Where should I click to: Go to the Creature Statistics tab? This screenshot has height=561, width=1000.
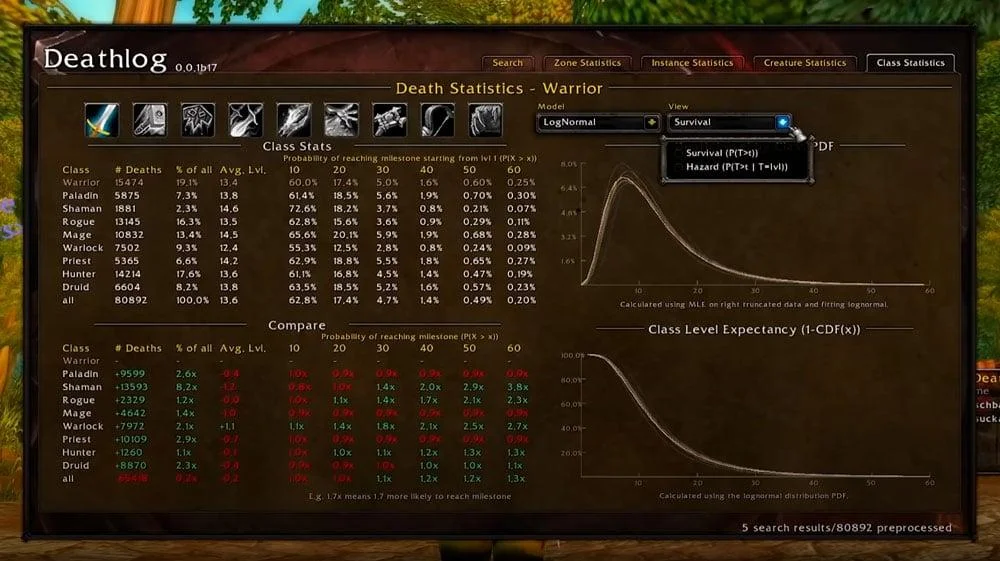(x=804, y=63)
